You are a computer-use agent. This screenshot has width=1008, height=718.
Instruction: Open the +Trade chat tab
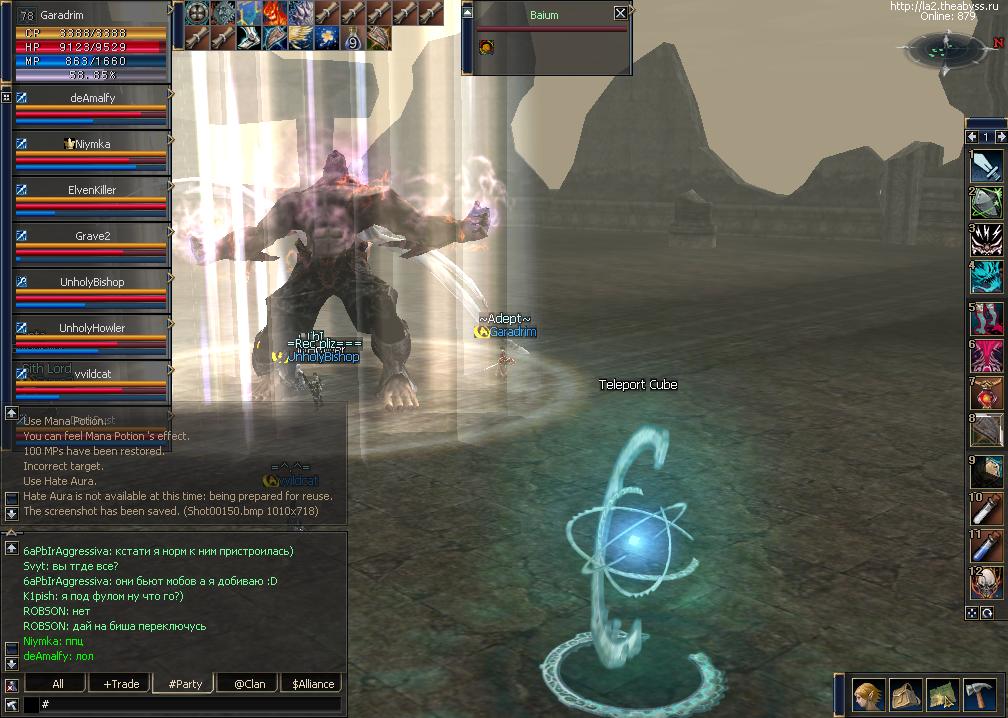click(121, 684)
